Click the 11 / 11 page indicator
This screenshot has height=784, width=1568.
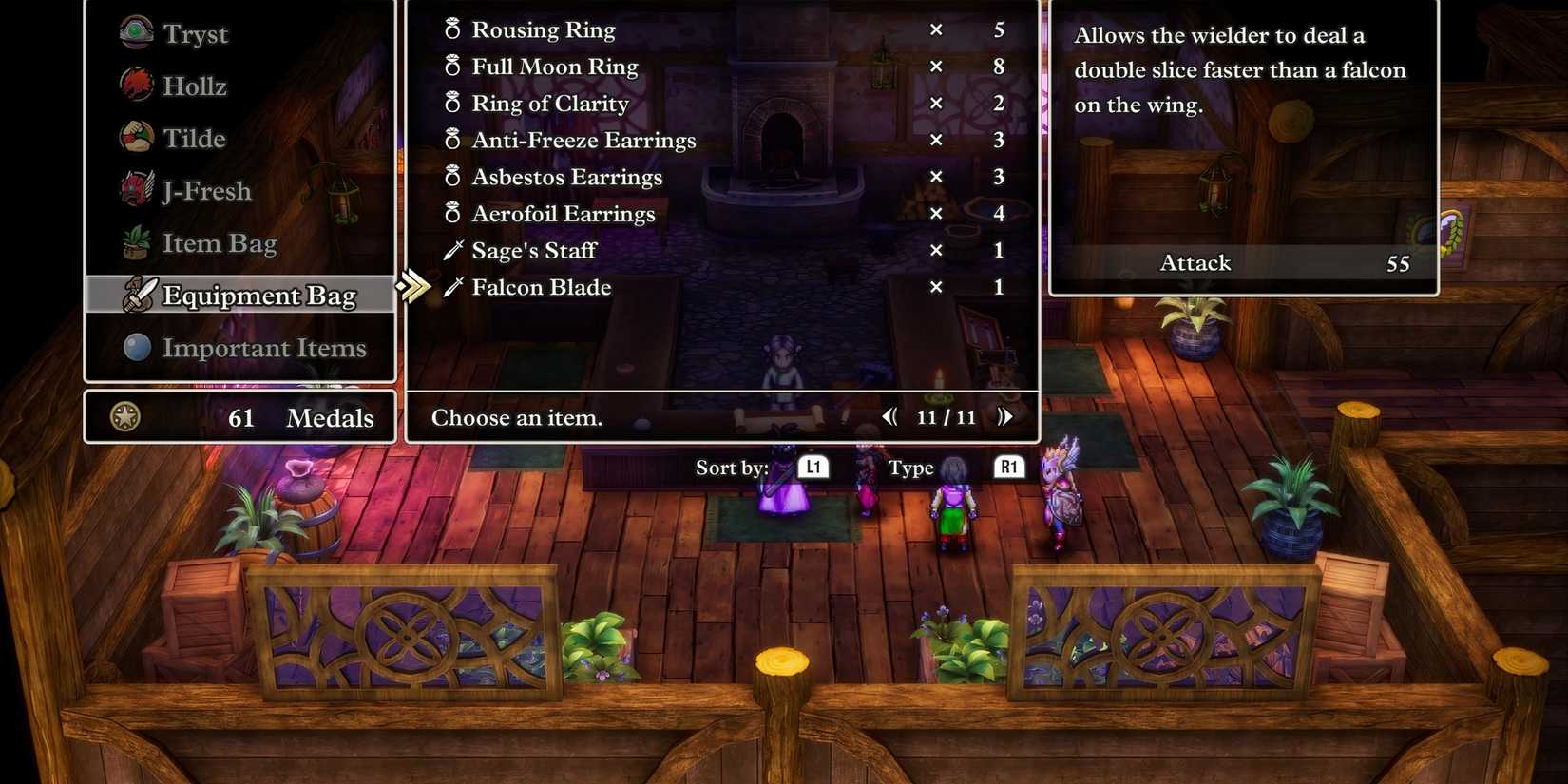[946, 416]
